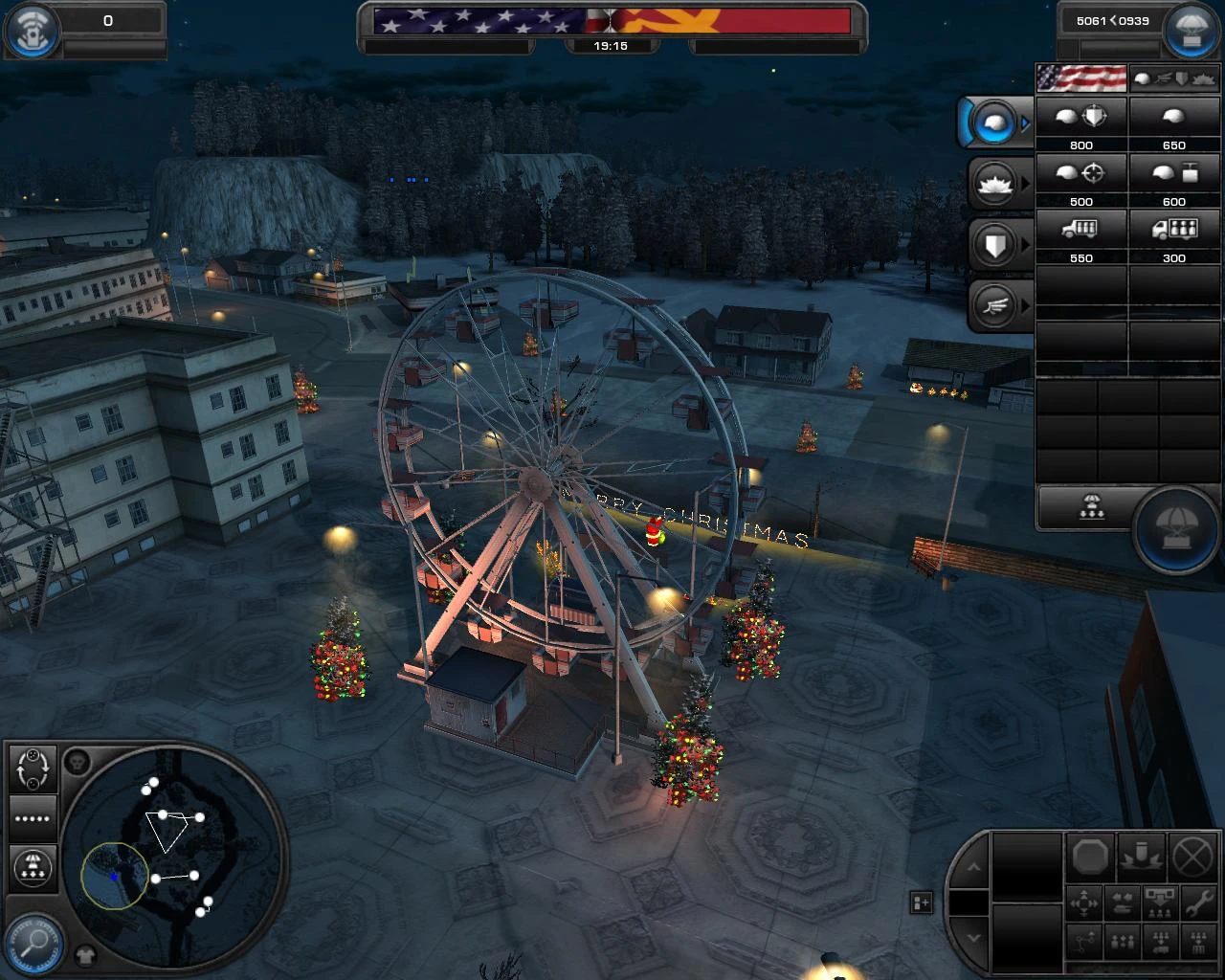Select the repair wrench command icon
Viewport: 1225px width, 980px height.
[1199, 902]
